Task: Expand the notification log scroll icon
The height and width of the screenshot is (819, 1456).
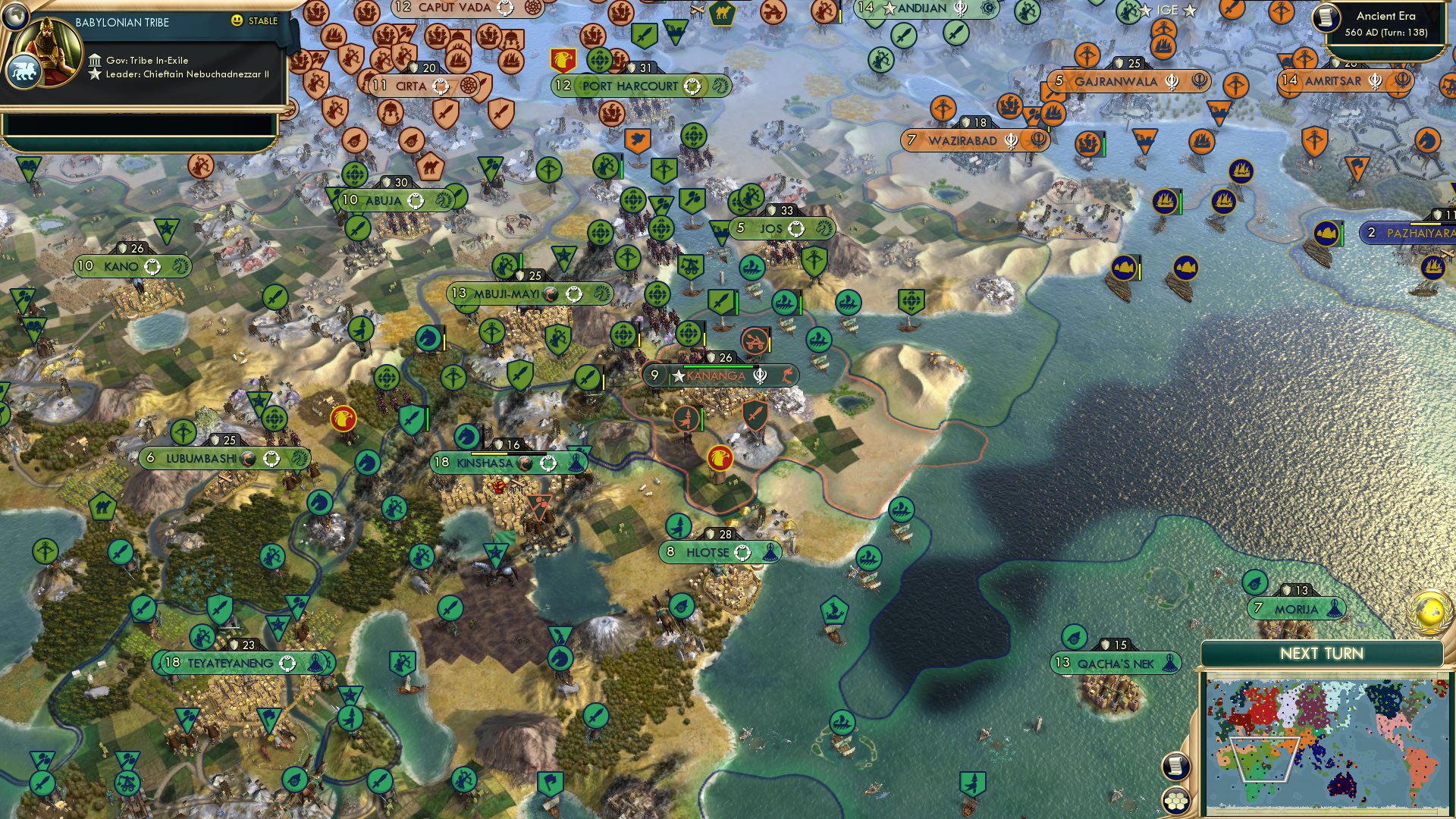Action: tap(1175, 766)
